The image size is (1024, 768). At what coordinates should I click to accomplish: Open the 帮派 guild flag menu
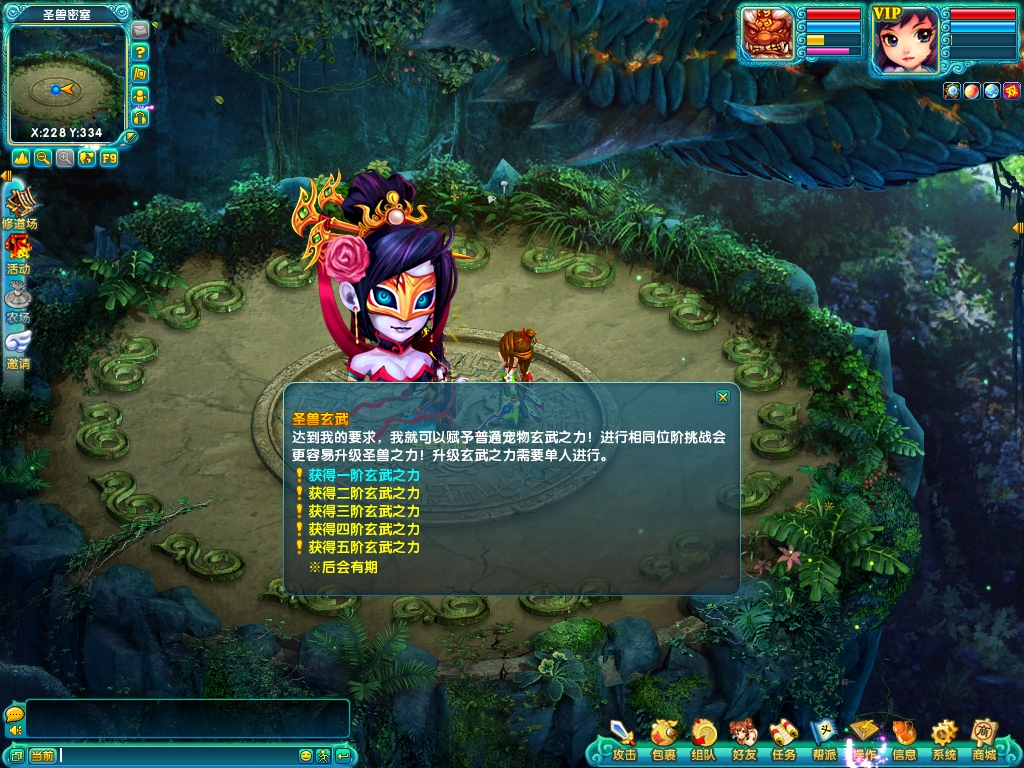[x=824, y=740]
